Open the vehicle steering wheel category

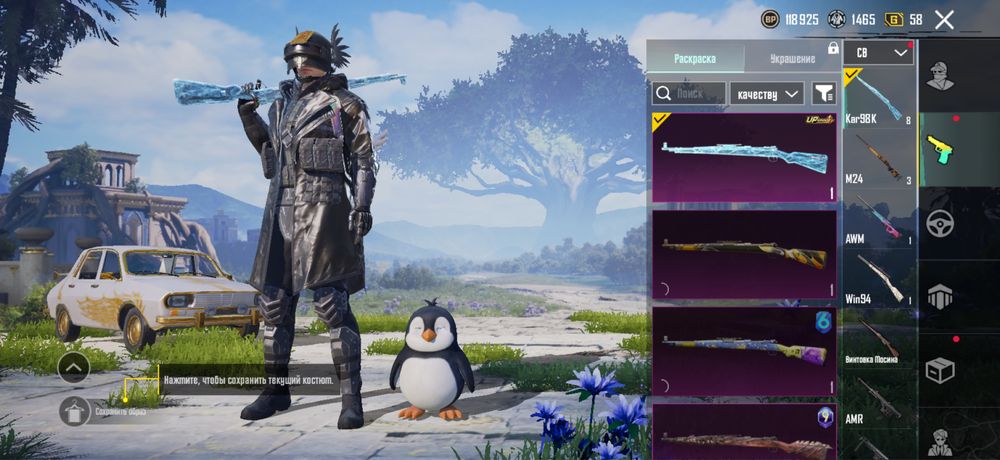tap(940, 223)
